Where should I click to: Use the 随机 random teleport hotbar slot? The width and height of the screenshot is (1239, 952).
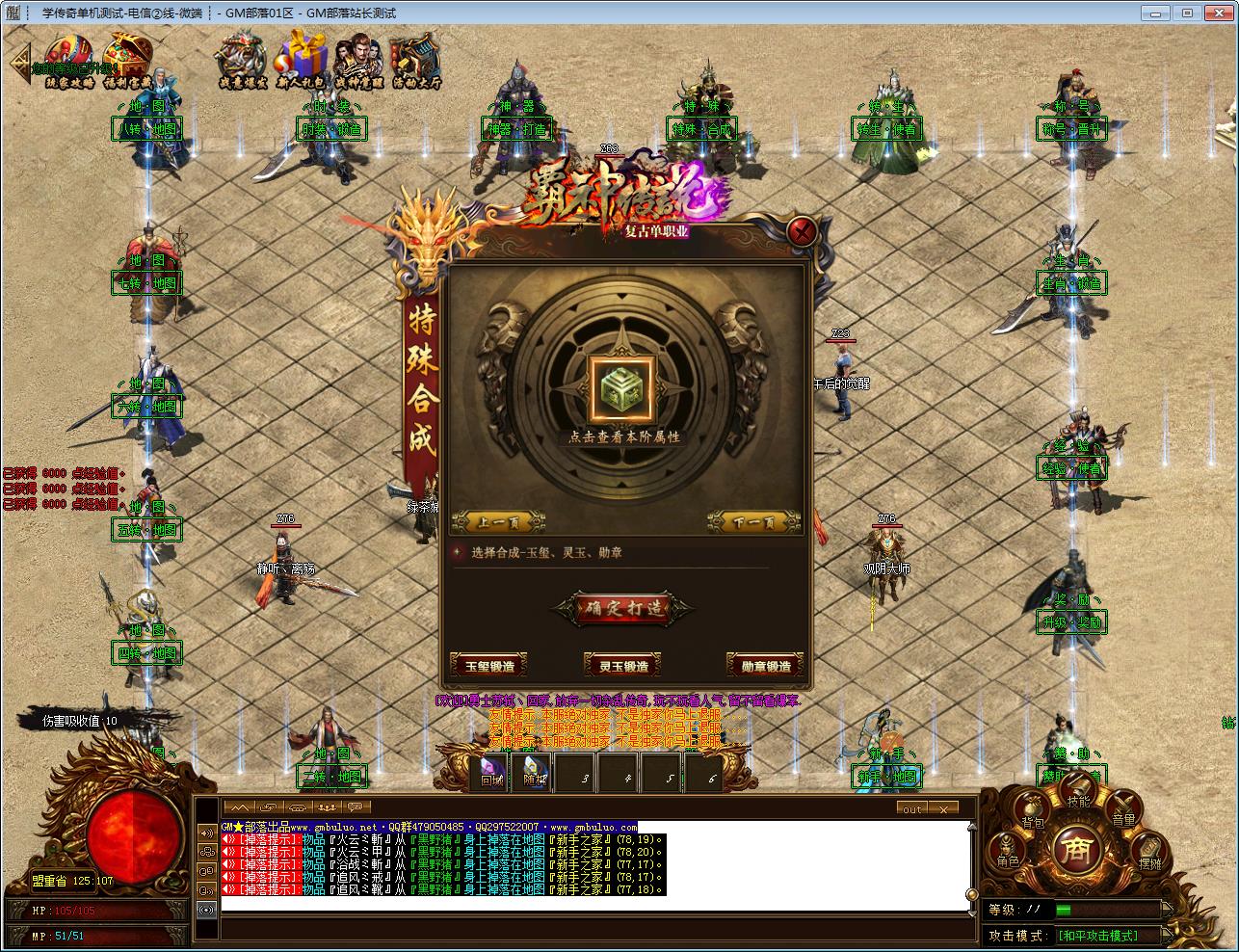tap(535, 772)
